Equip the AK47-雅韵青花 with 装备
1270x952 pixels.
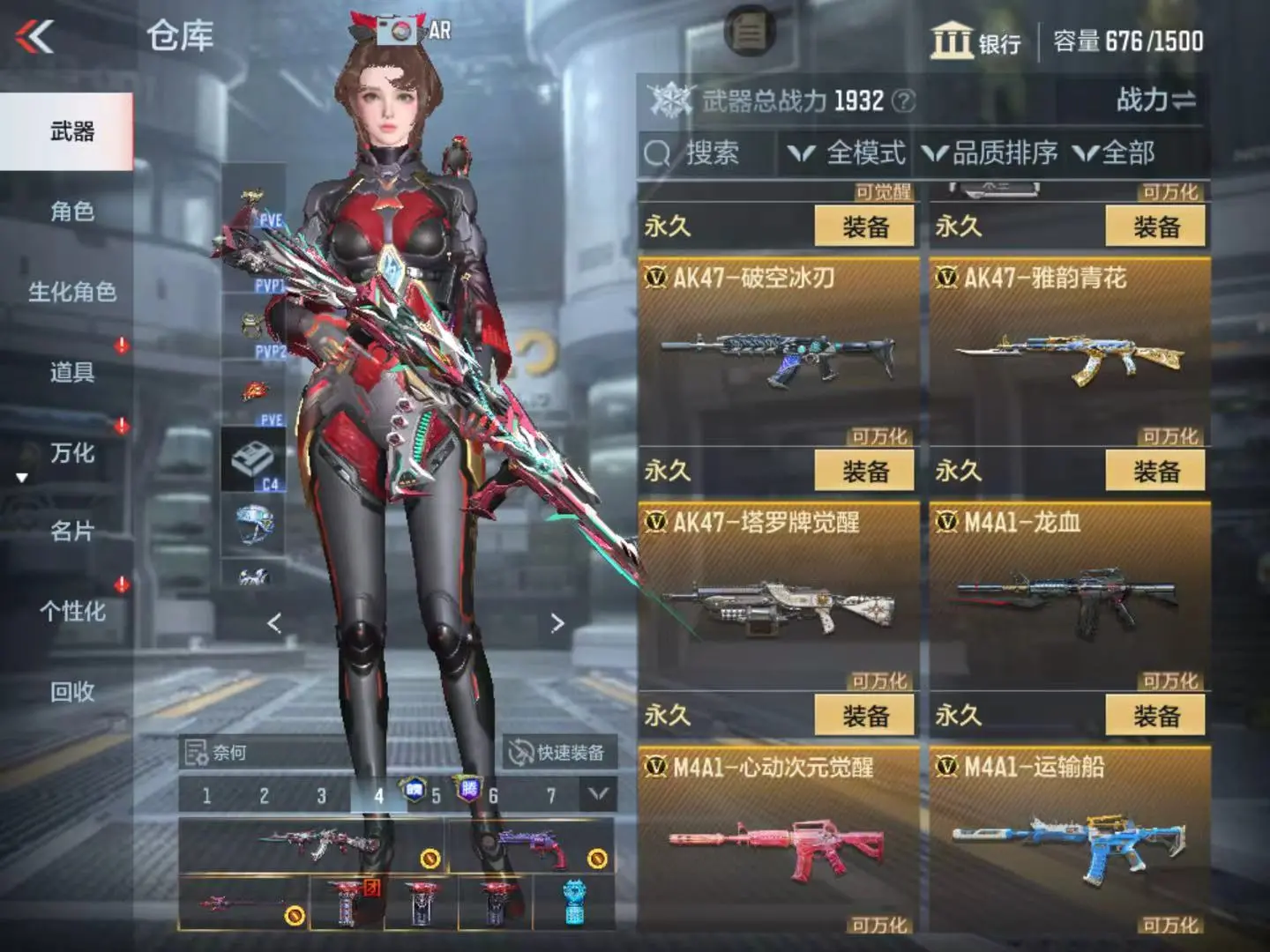pyautogui.click(x=1155, y=472)
